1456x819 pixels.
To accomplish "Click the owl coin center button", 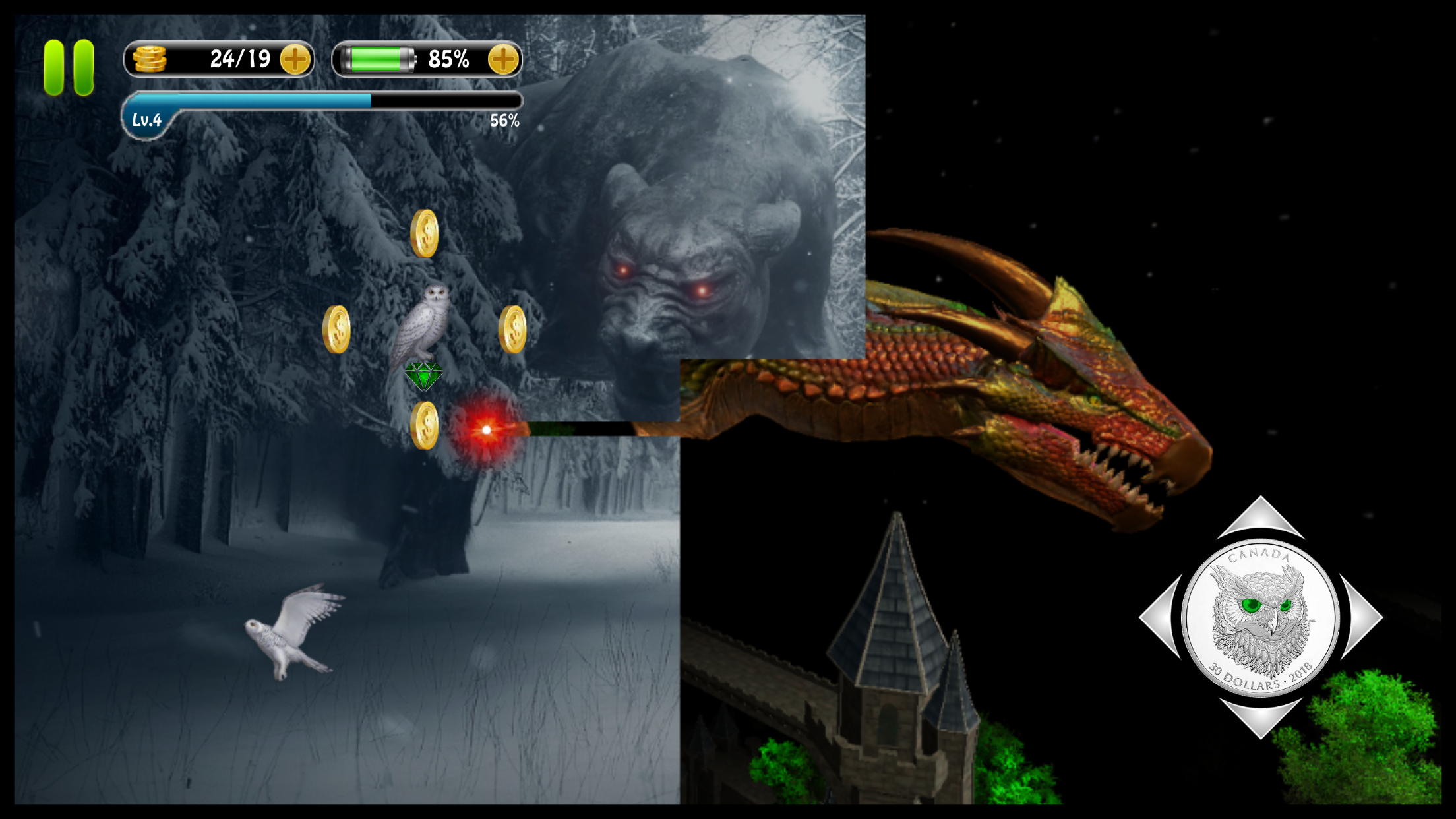I will 1261,618.
